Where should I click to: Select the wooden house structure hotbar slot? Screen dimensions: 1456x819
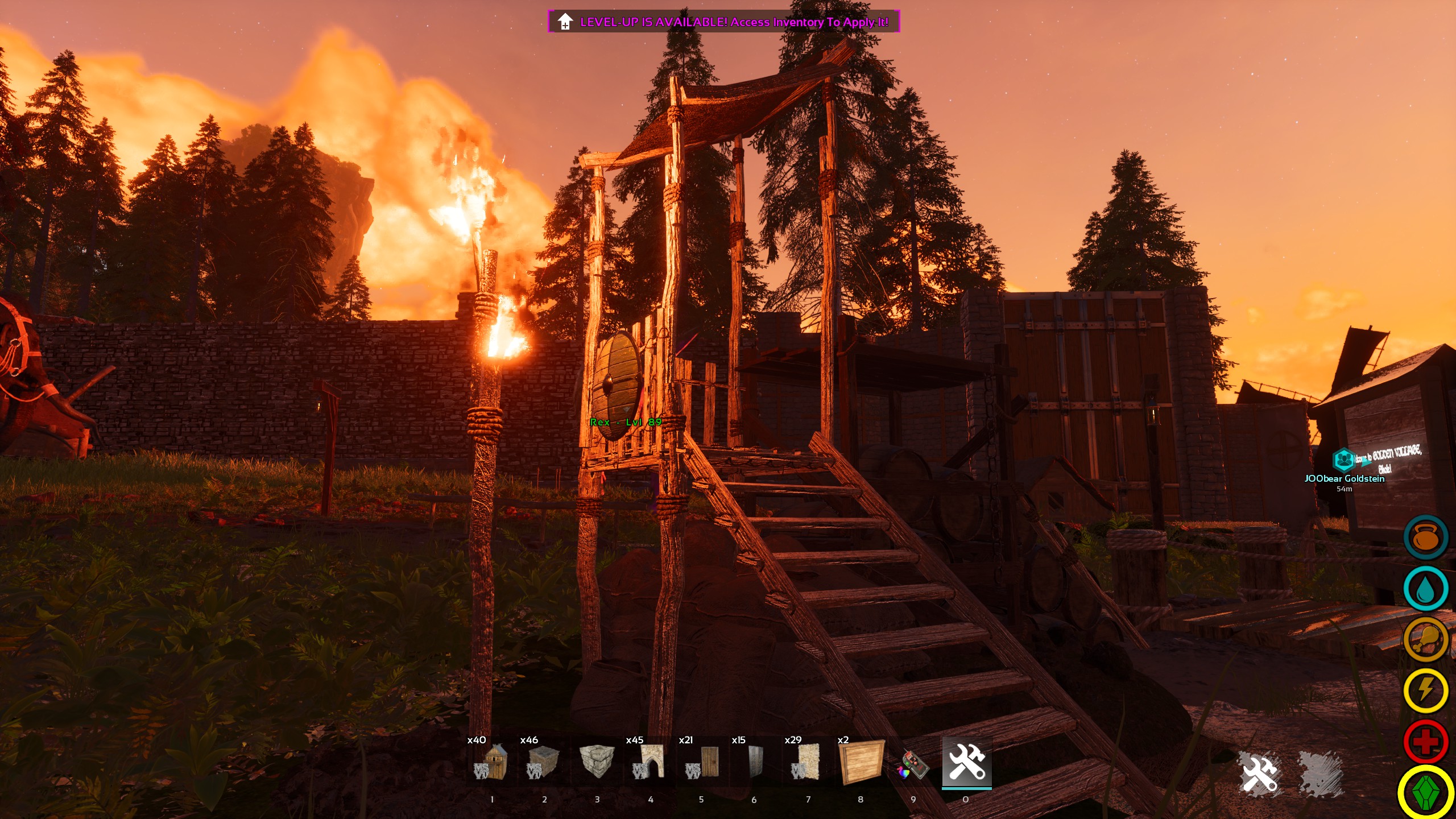491,763
